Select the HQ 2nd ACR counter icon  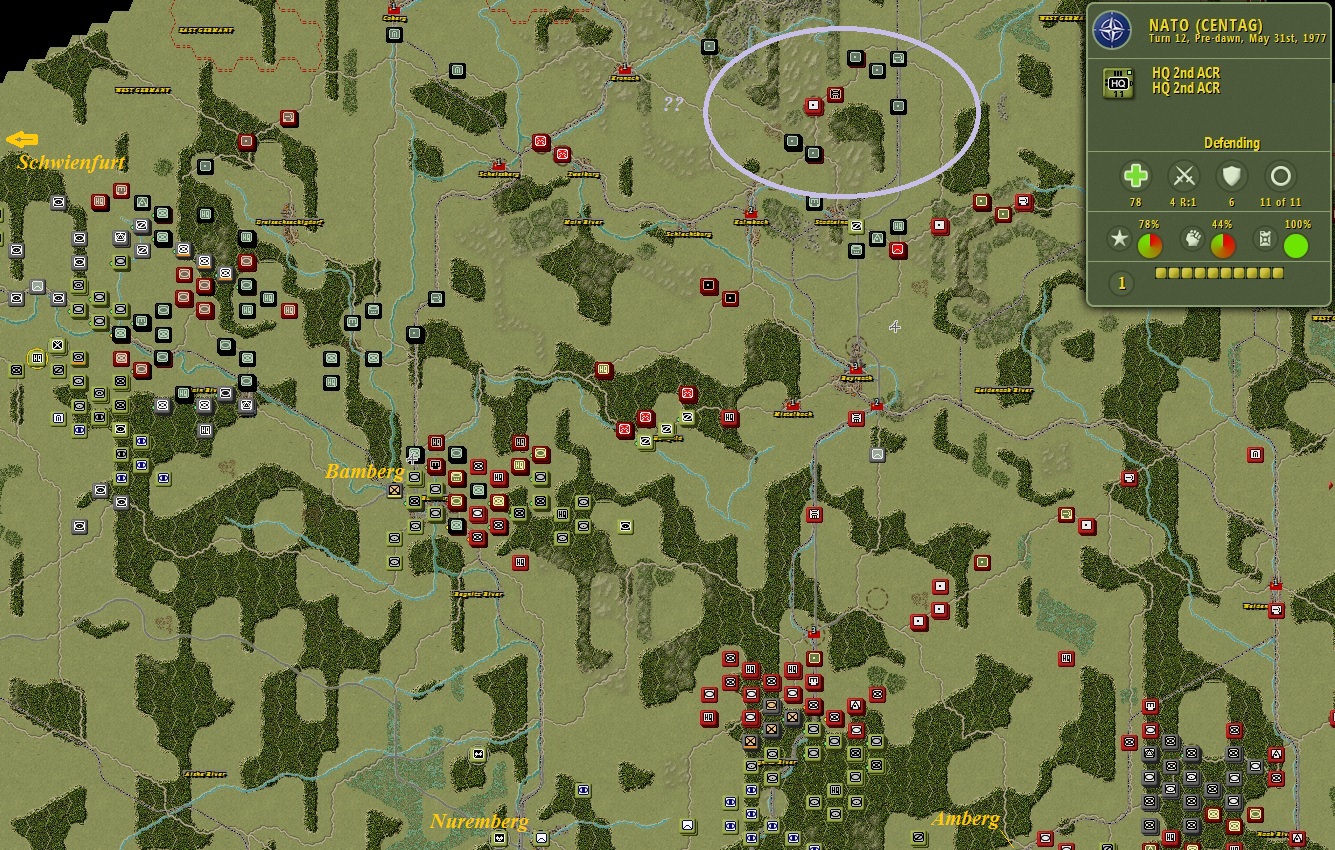(1118, 81)
